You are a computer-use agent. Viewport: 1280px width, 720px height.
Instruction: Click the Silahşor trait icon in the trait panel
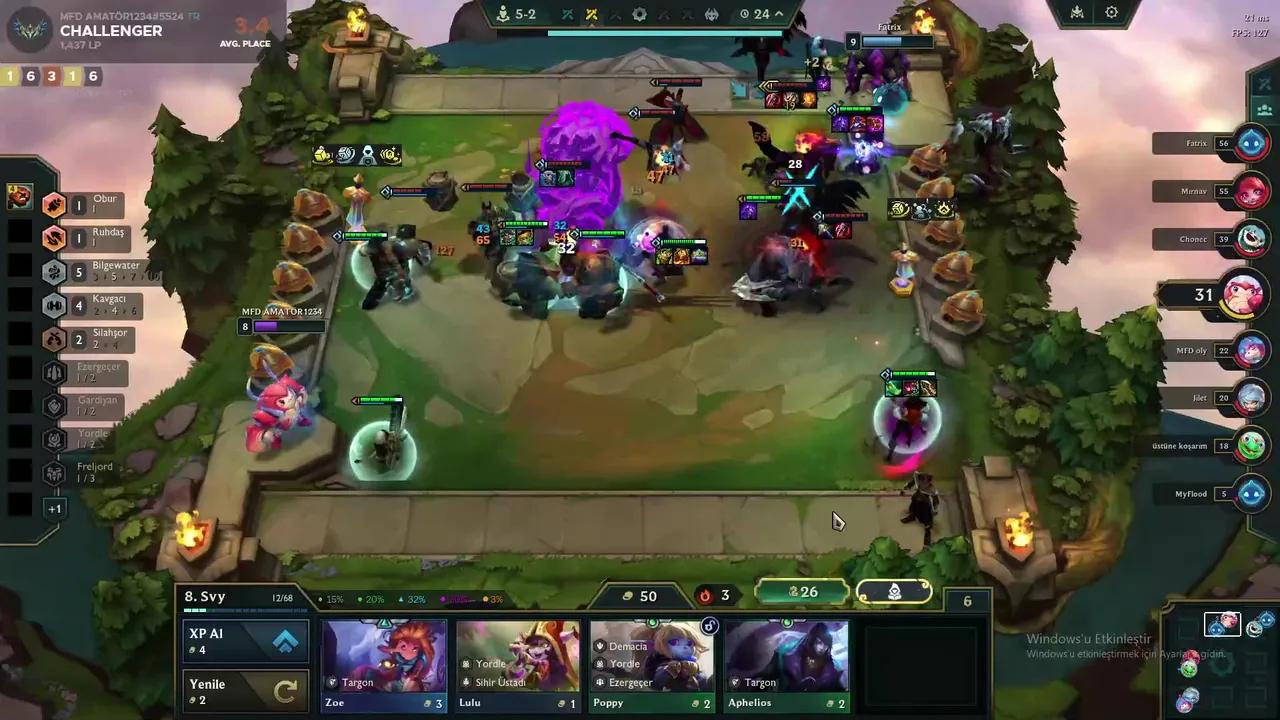53,339
